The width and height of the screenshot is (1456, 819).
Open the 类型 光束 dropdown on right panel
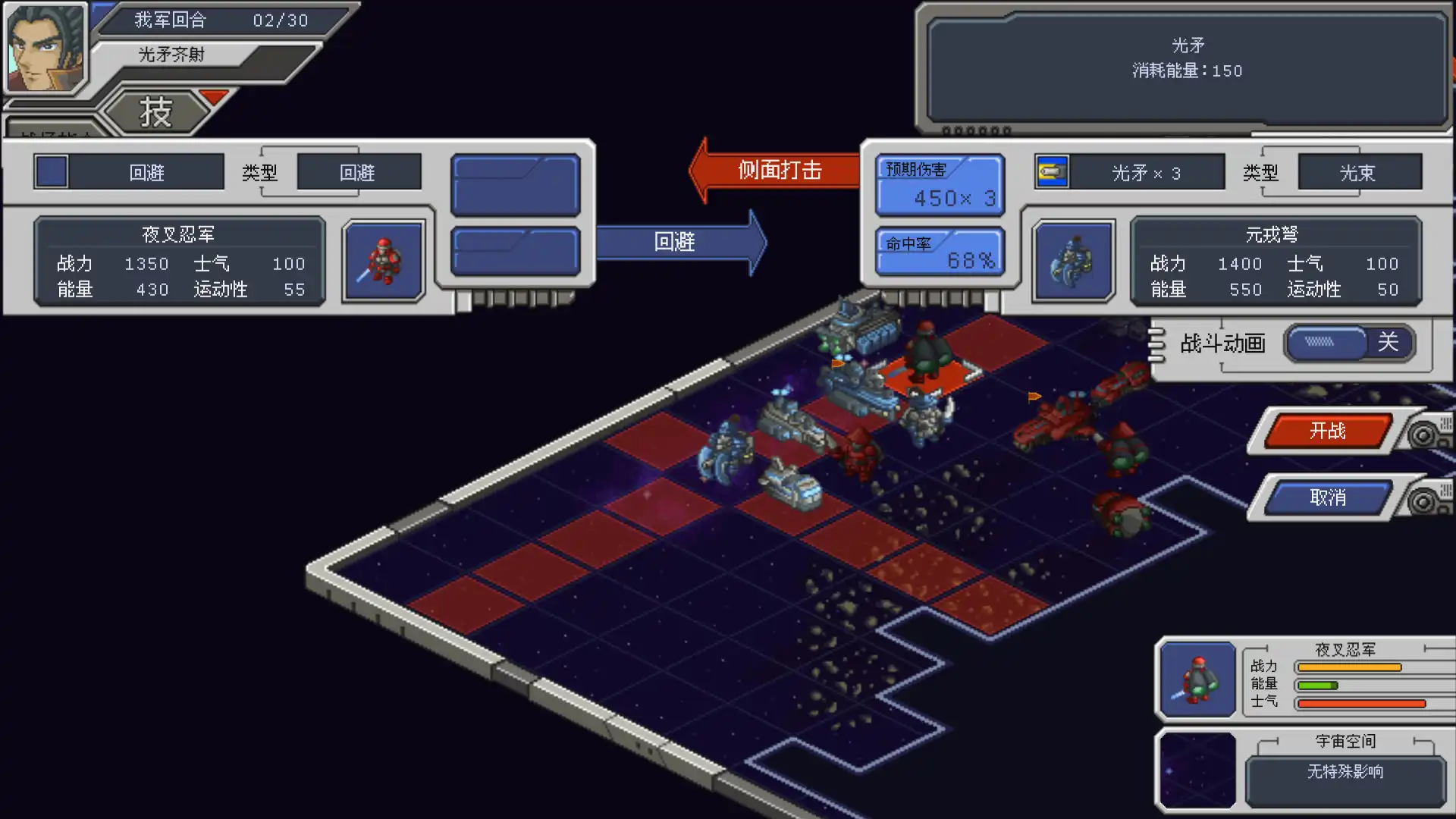point(1358,172)
